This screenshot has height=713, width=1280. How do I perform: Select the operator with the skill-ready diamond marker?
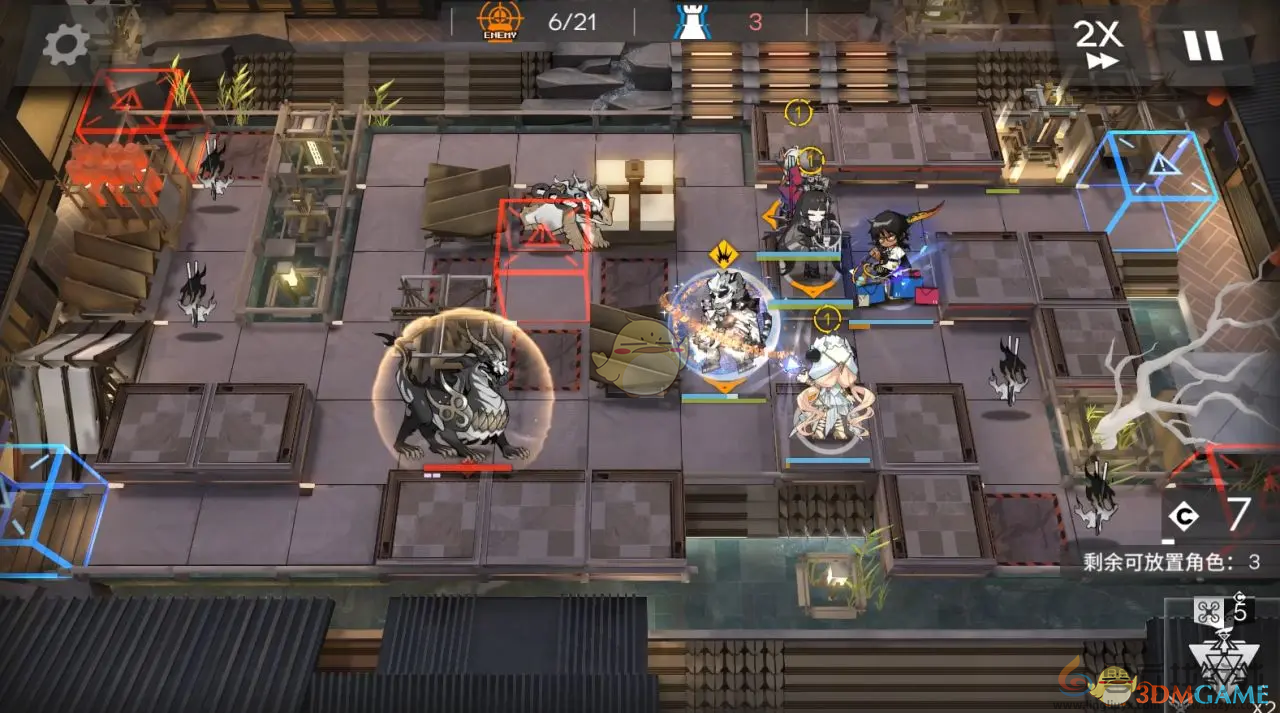click(x=722, y=320)
